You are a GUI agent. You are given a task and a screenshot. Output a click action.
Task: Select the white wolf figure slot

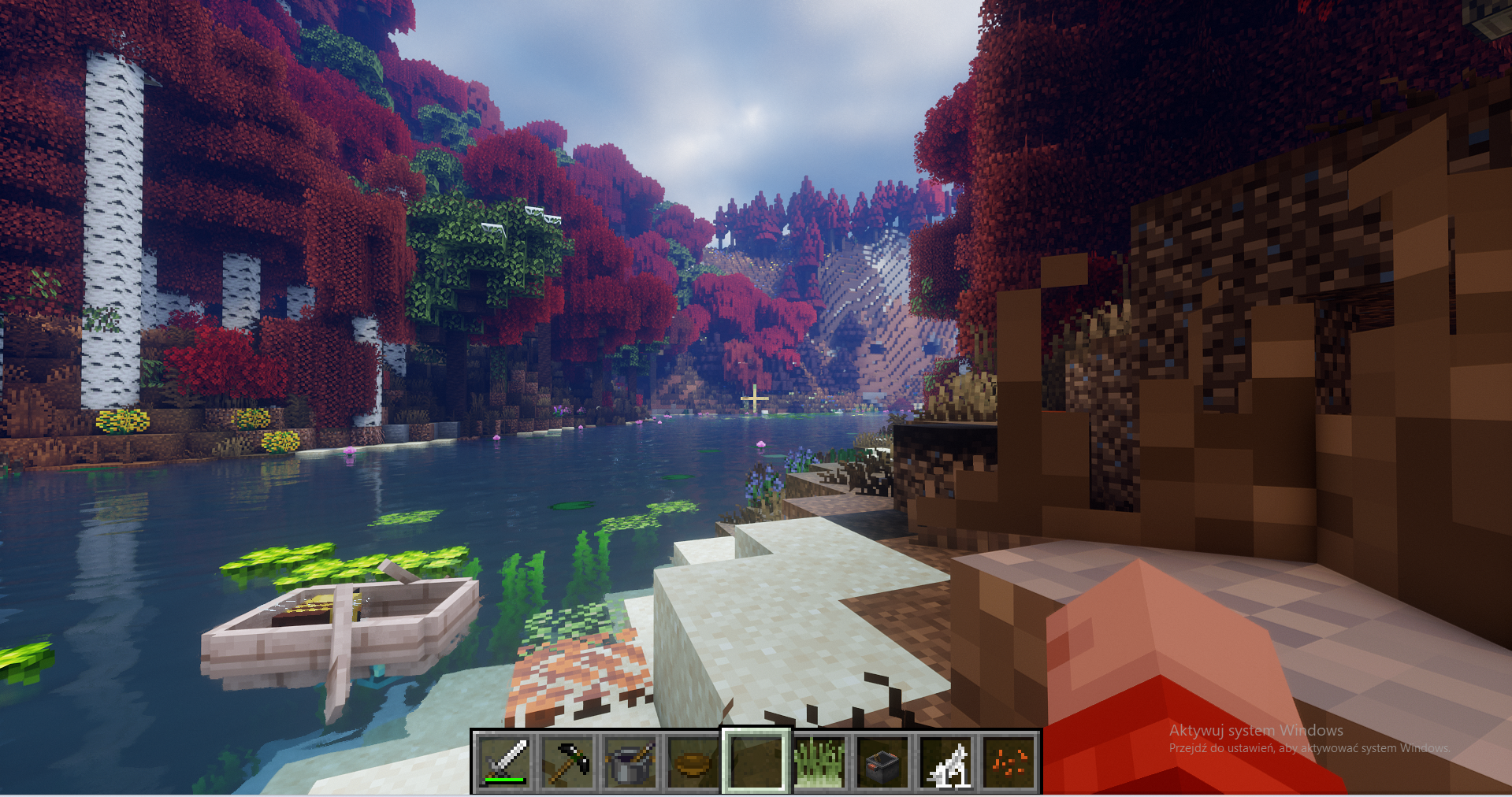tap(945, 762)
